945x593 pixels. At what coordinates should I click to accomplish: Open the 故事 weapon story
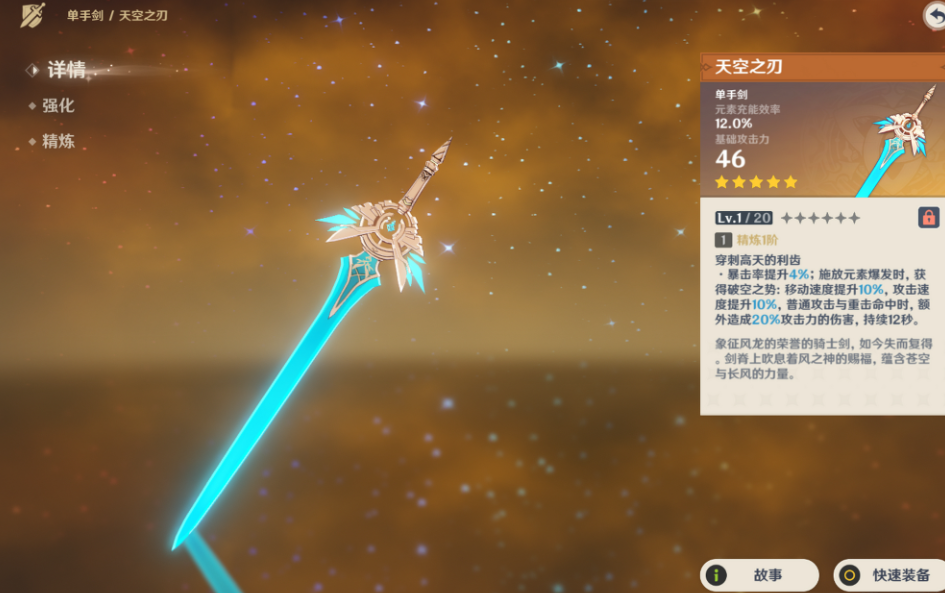[759, 575]
